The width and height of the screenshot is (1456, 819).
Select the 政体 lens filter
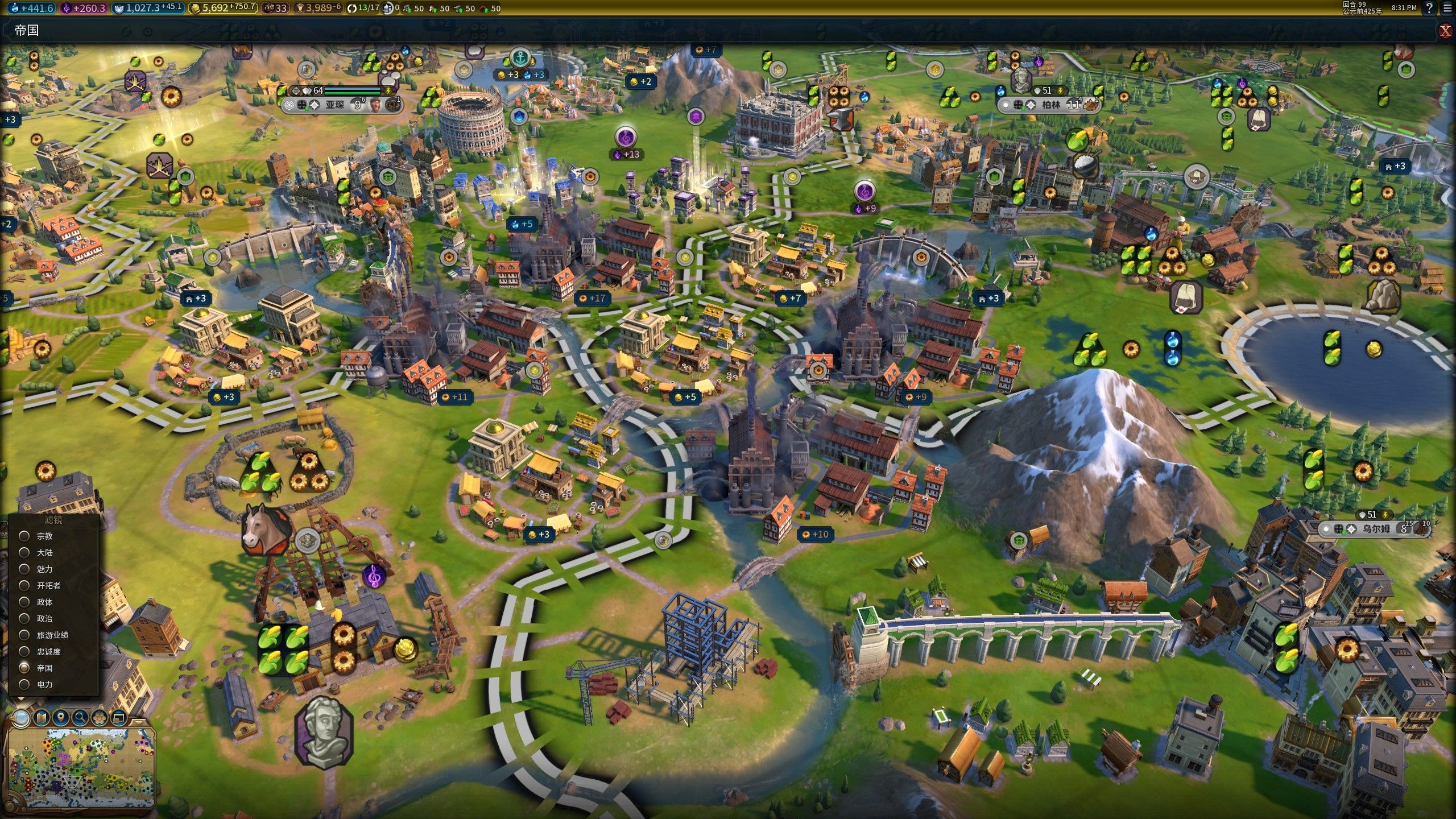24,602
